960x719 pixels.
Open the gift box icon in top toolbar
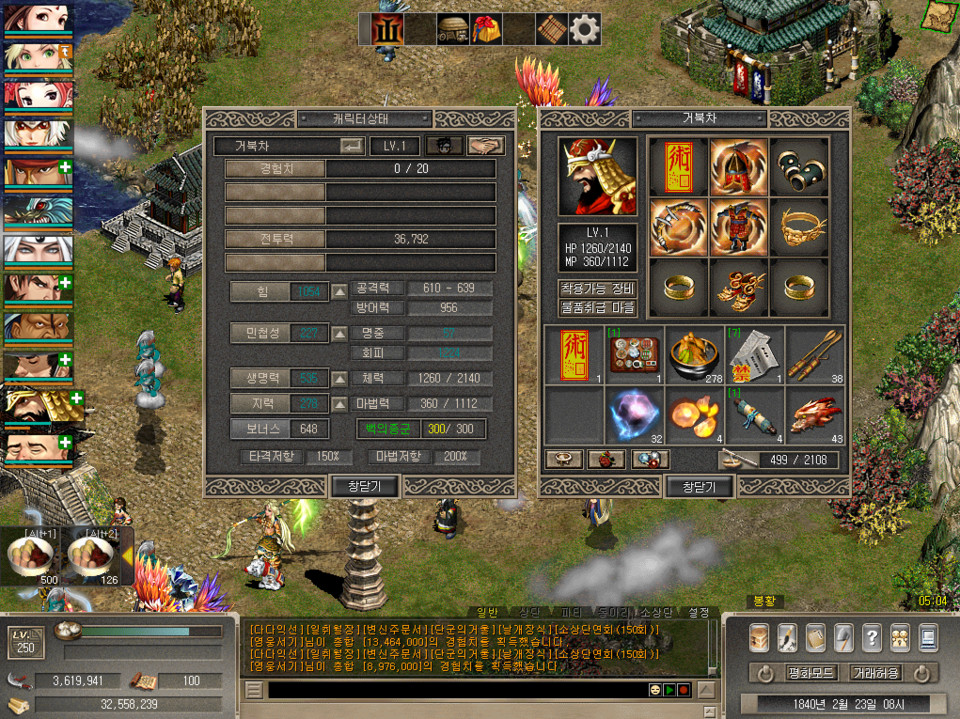[x=487, y=29]
